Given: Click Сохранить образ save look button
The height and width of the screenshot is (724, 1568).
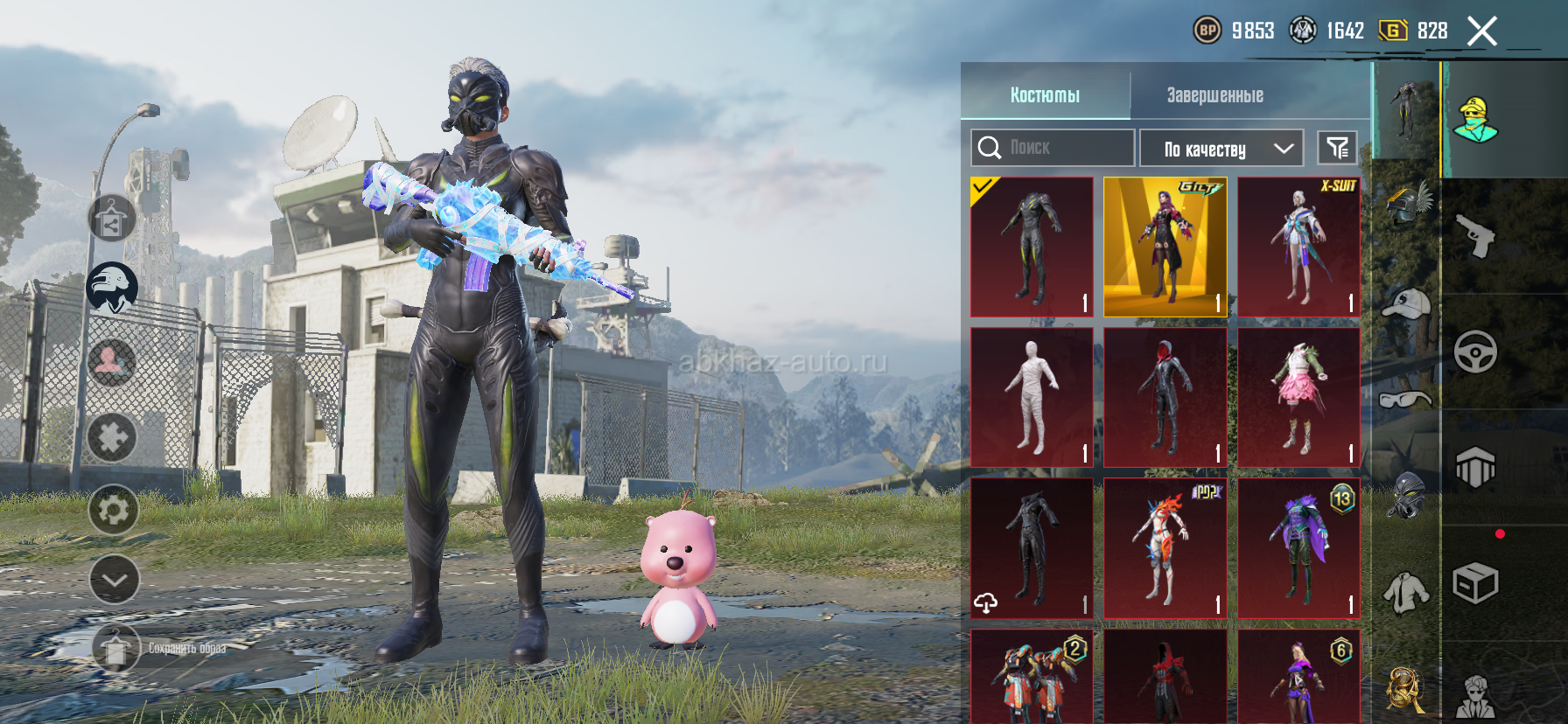Looking at the screenshot, I should coord(116,649).
